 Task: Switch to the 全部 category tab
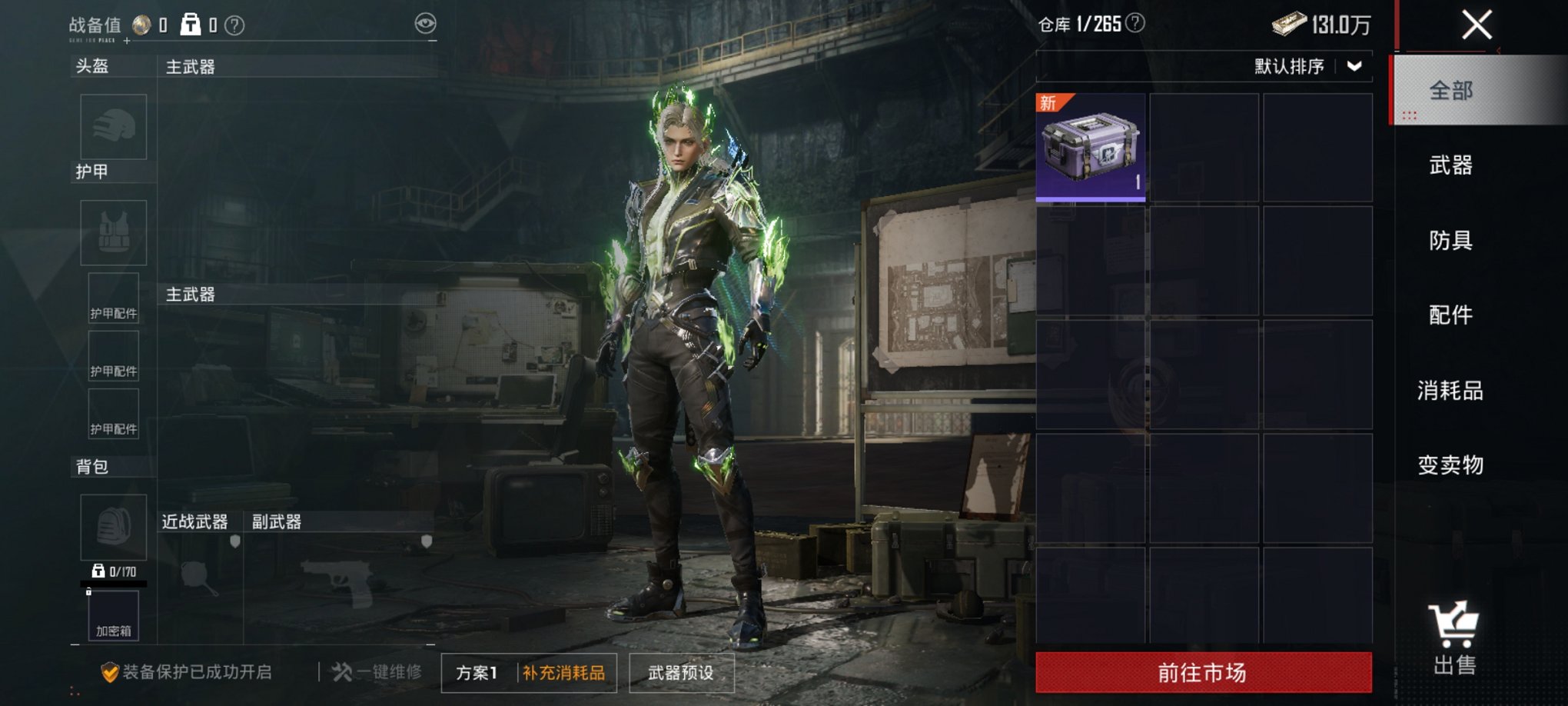click(x=1451, y=91)
